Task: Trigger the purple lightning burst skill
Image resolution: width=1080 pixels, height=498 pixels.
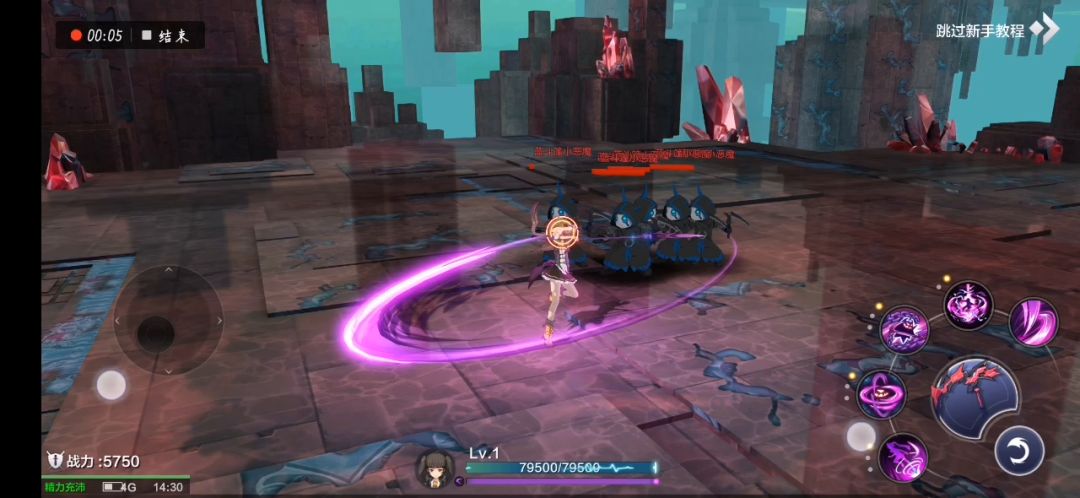Action: pyautogui.click(x=968, y=304)
